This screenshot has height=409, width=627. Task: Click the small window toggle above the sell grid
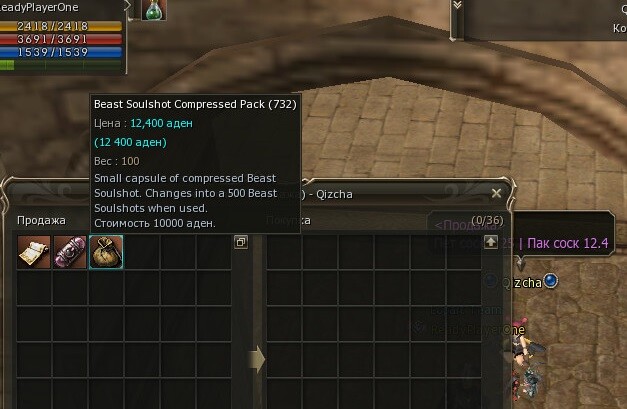(240, 242)
